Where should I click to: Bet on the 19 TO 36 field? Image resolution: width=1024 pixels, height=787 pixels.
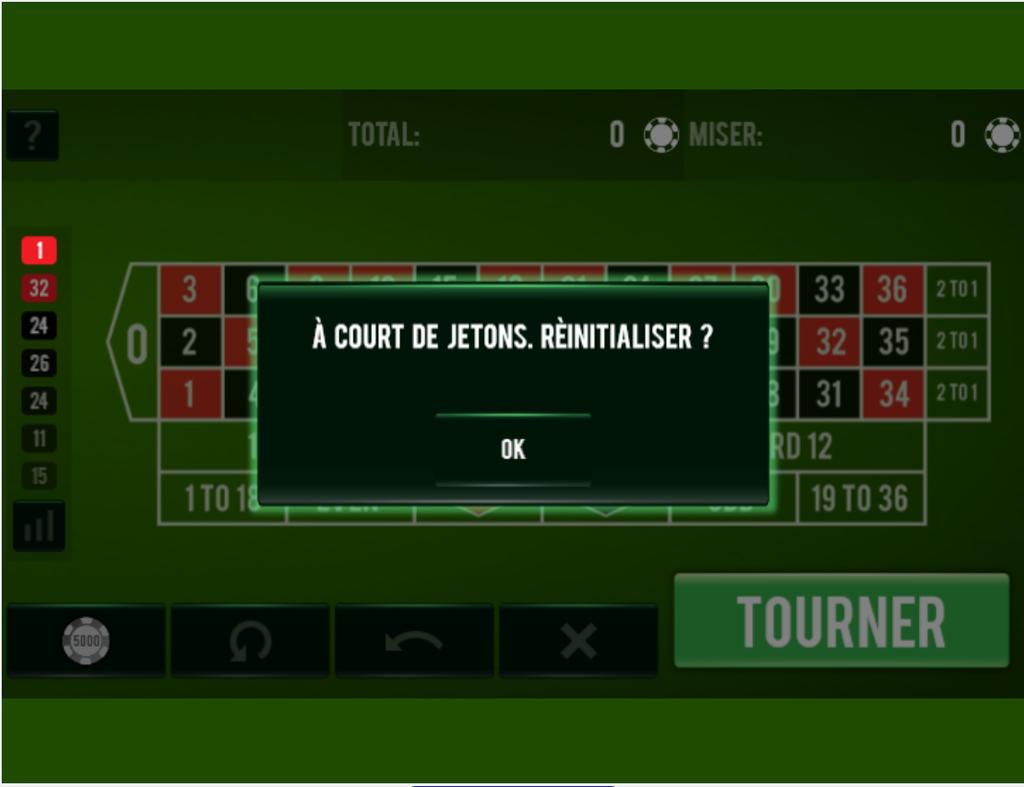tap(861, 498)
